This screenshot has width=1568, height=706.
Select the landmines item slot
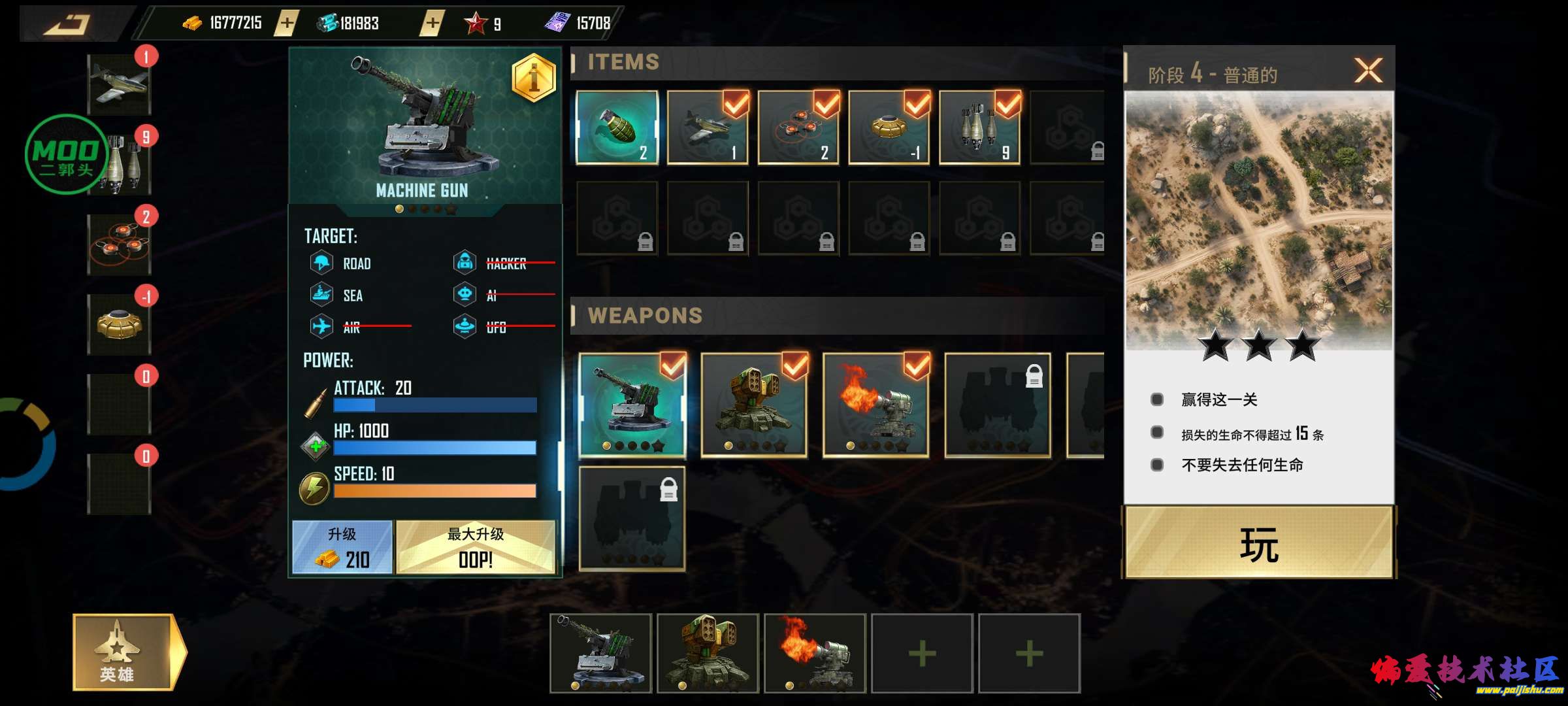click(x=798, y=127)
